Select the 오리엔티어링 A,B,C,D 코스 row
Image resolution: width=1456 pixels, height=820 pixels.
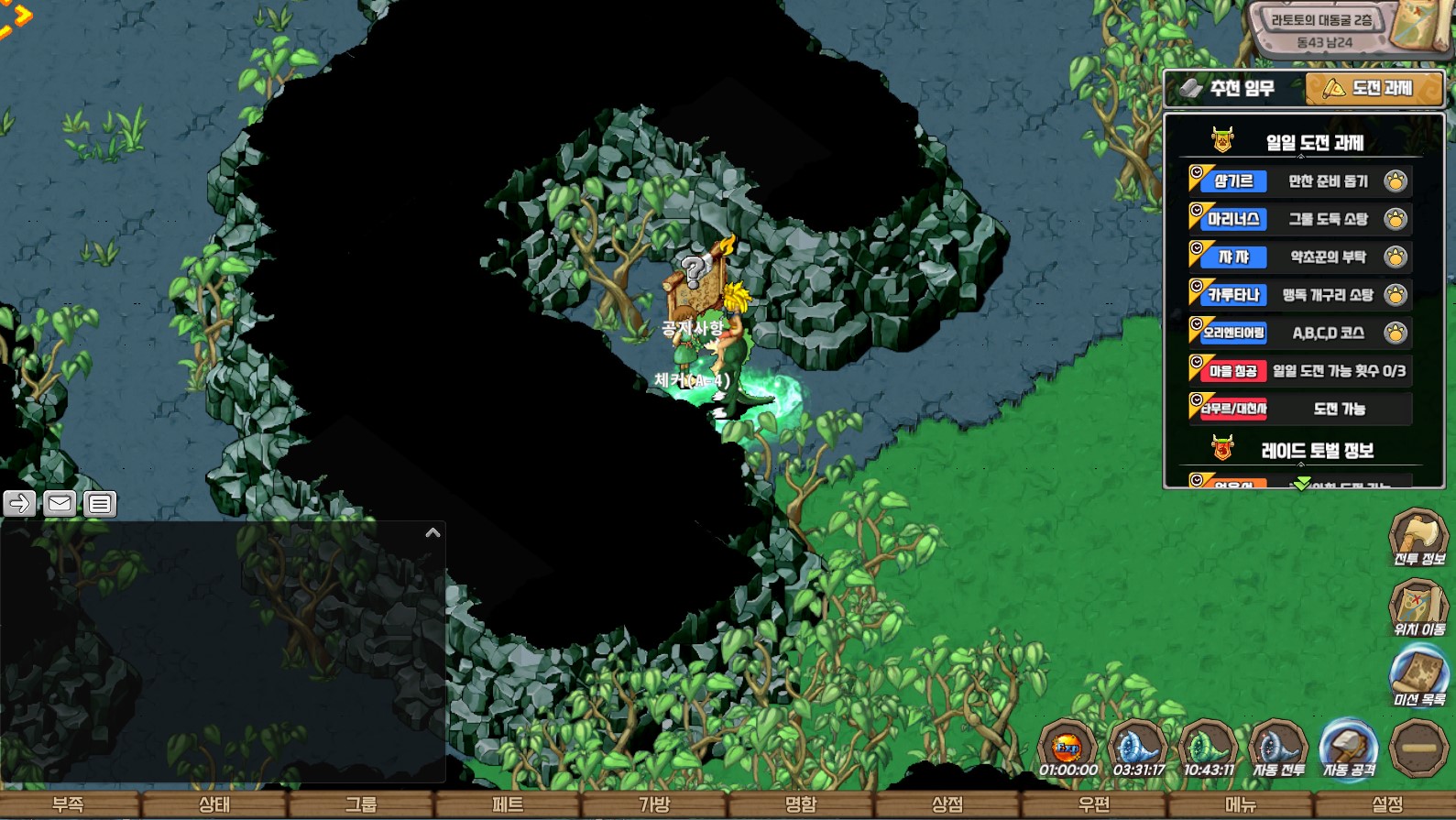coord(1299,333)
